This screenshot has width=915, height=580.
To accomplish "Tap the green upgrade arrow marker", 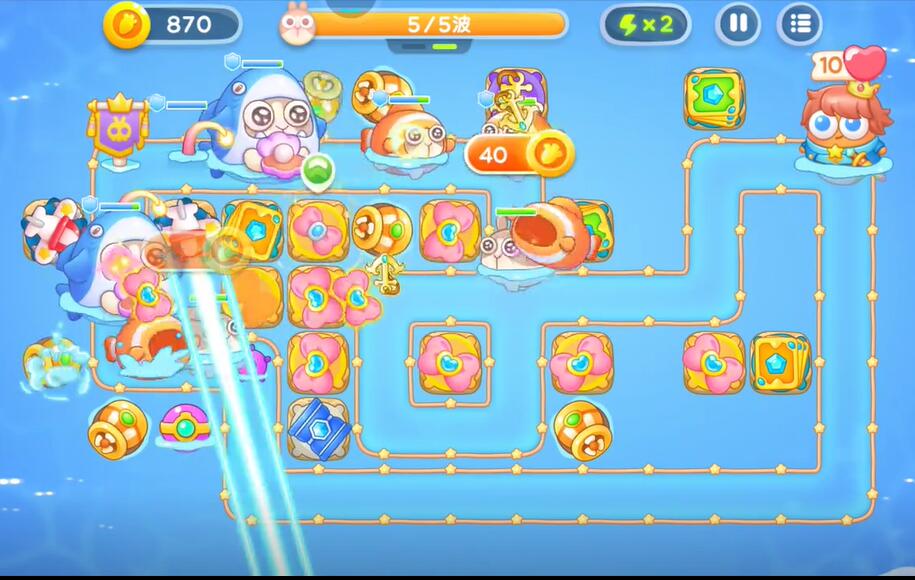I will coord(317,171).
